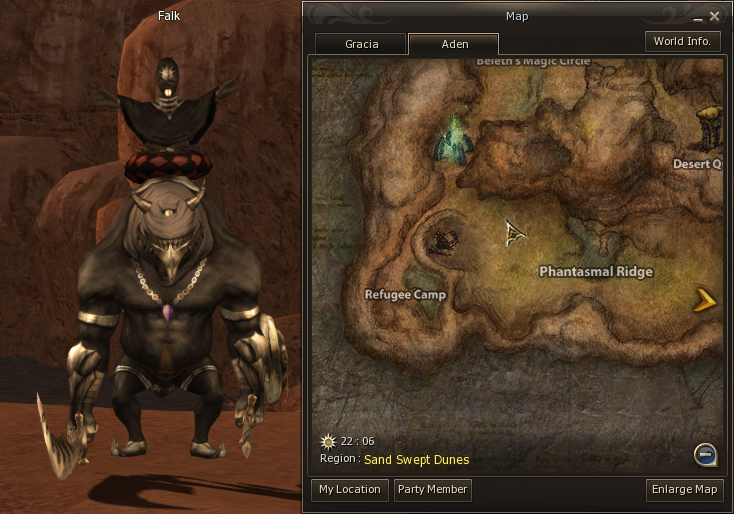Click the yellow arrow to pan map east
This screenshot has height=514, width=734.
tap(706, 298)
